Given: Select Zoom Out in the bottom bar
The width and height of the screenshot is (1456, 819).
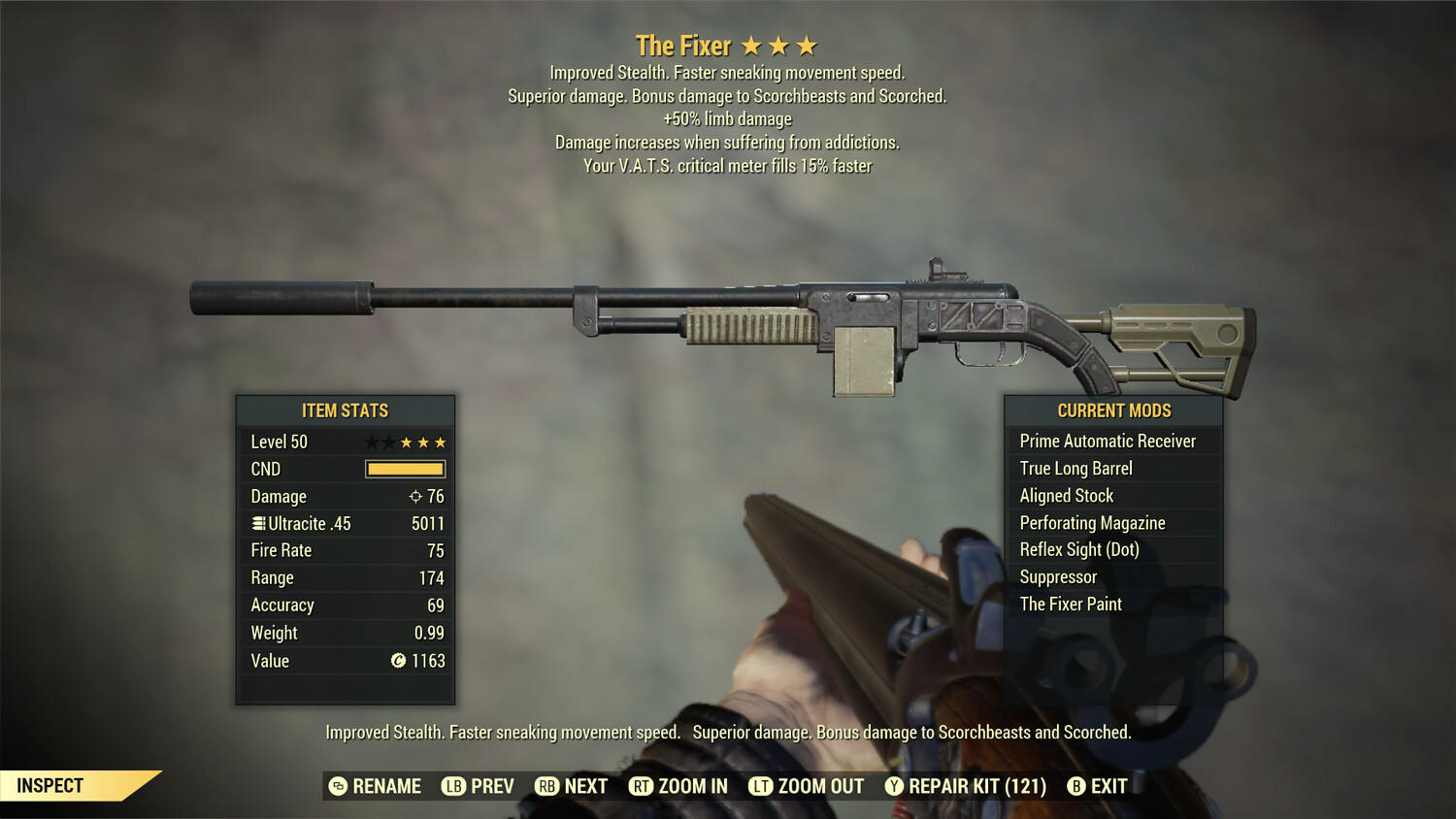Looking at the screenshot, I should (x=807, y=786).
